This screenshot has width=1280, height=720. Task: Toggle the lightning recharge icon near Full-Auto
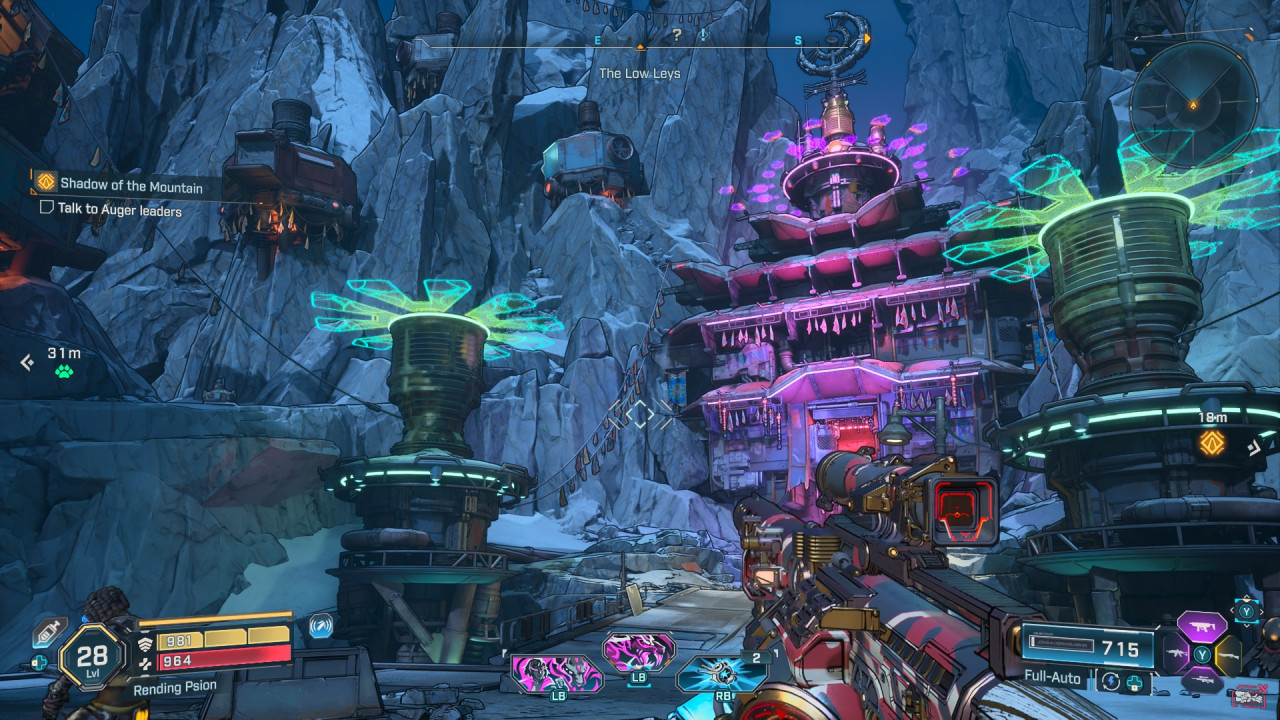pyautogui.click(x=1111, y=679)
